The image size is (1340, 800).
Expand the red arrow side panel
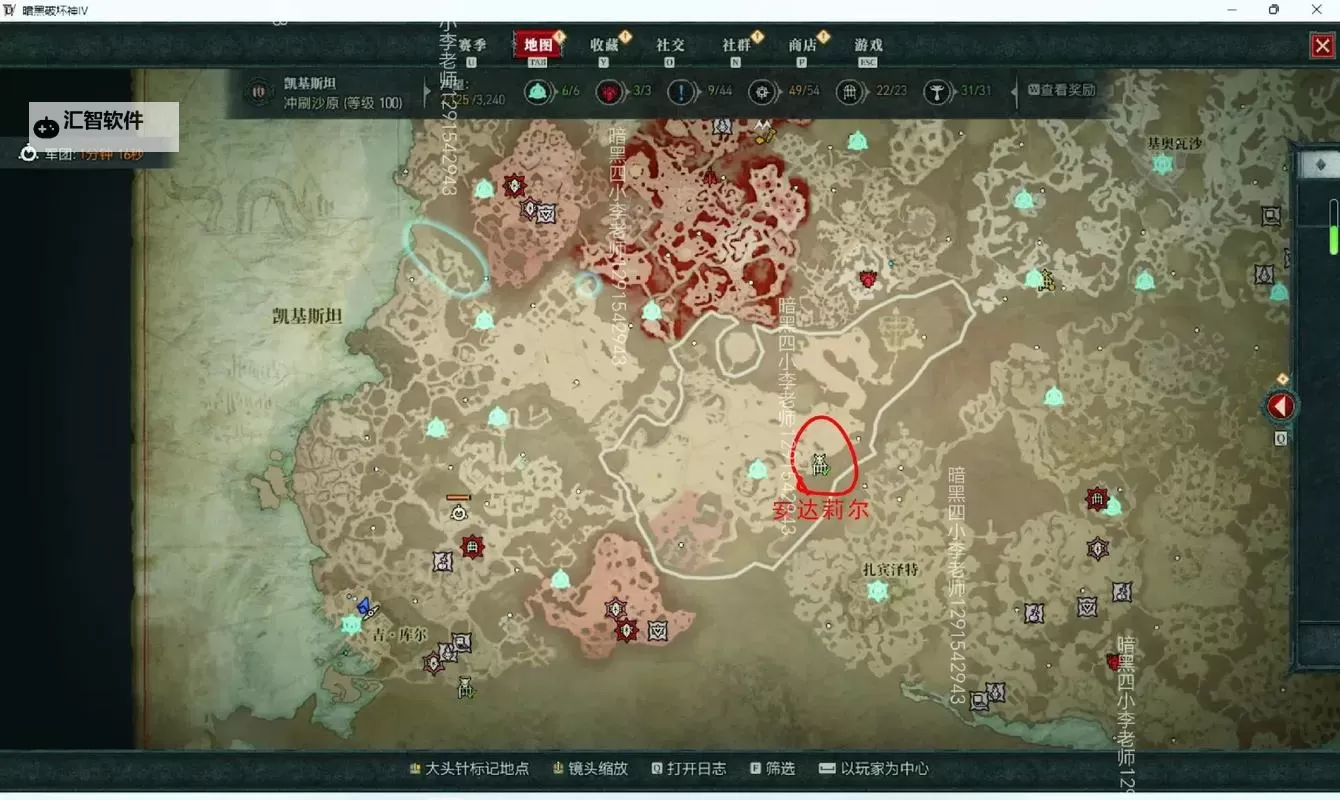pyautogui.click(x=1281, y=404)
